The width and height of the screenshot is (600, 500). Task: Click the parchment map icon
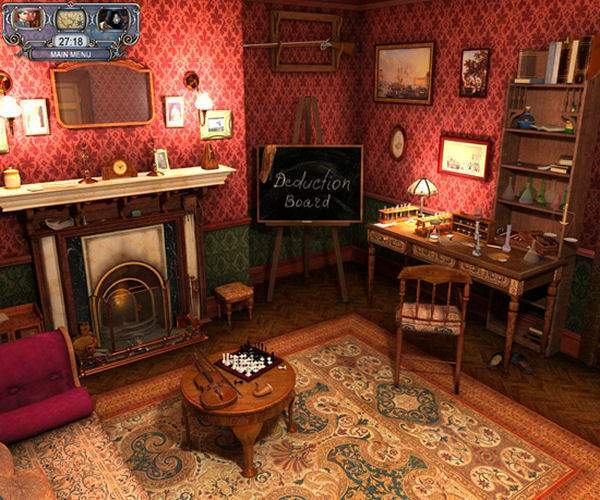click(70, 19)
